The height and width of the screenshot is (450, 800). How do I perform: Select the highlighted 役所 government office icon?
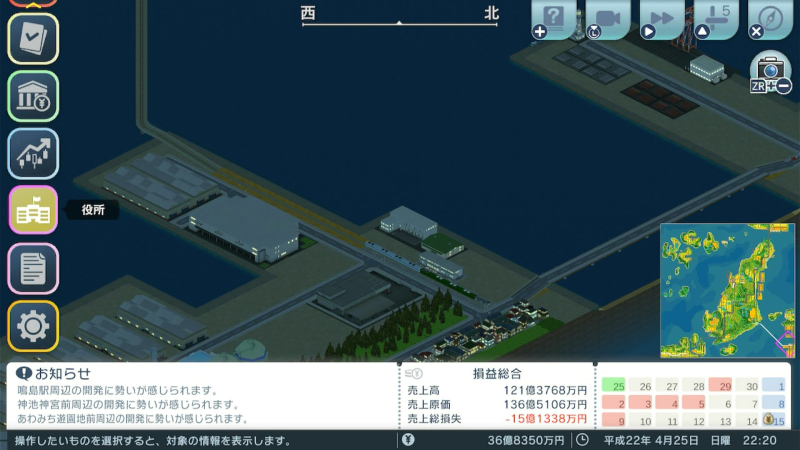[33, 210]
